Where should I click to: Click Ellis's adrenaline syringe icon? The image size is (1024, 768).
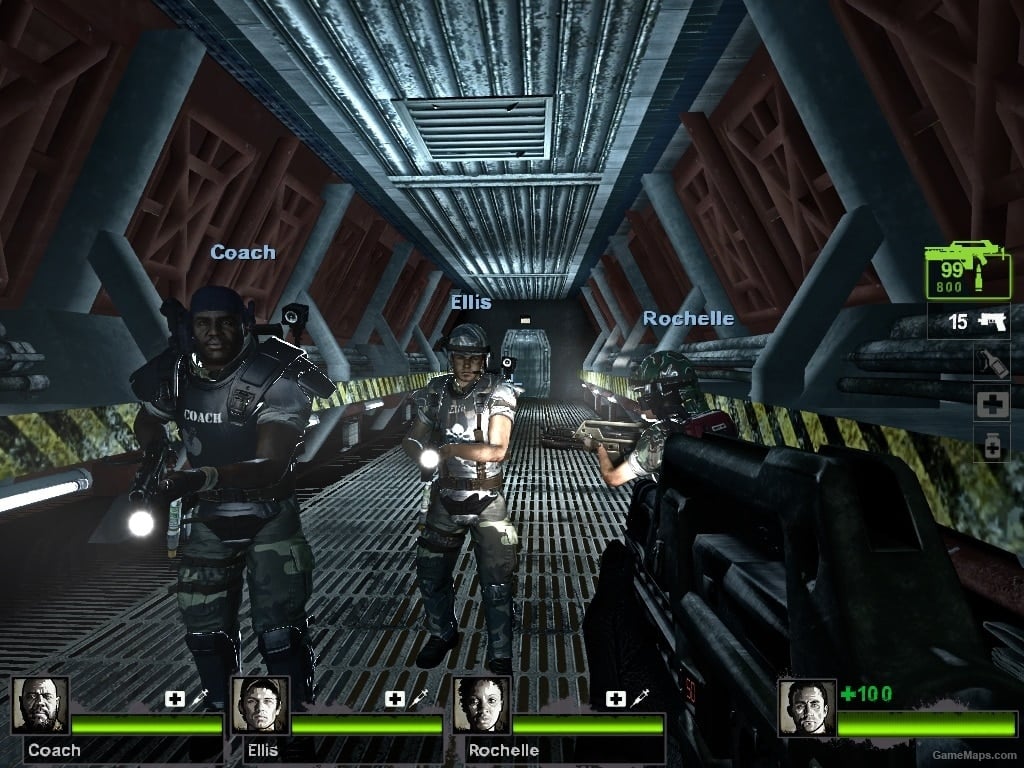[x=419, y=698]
